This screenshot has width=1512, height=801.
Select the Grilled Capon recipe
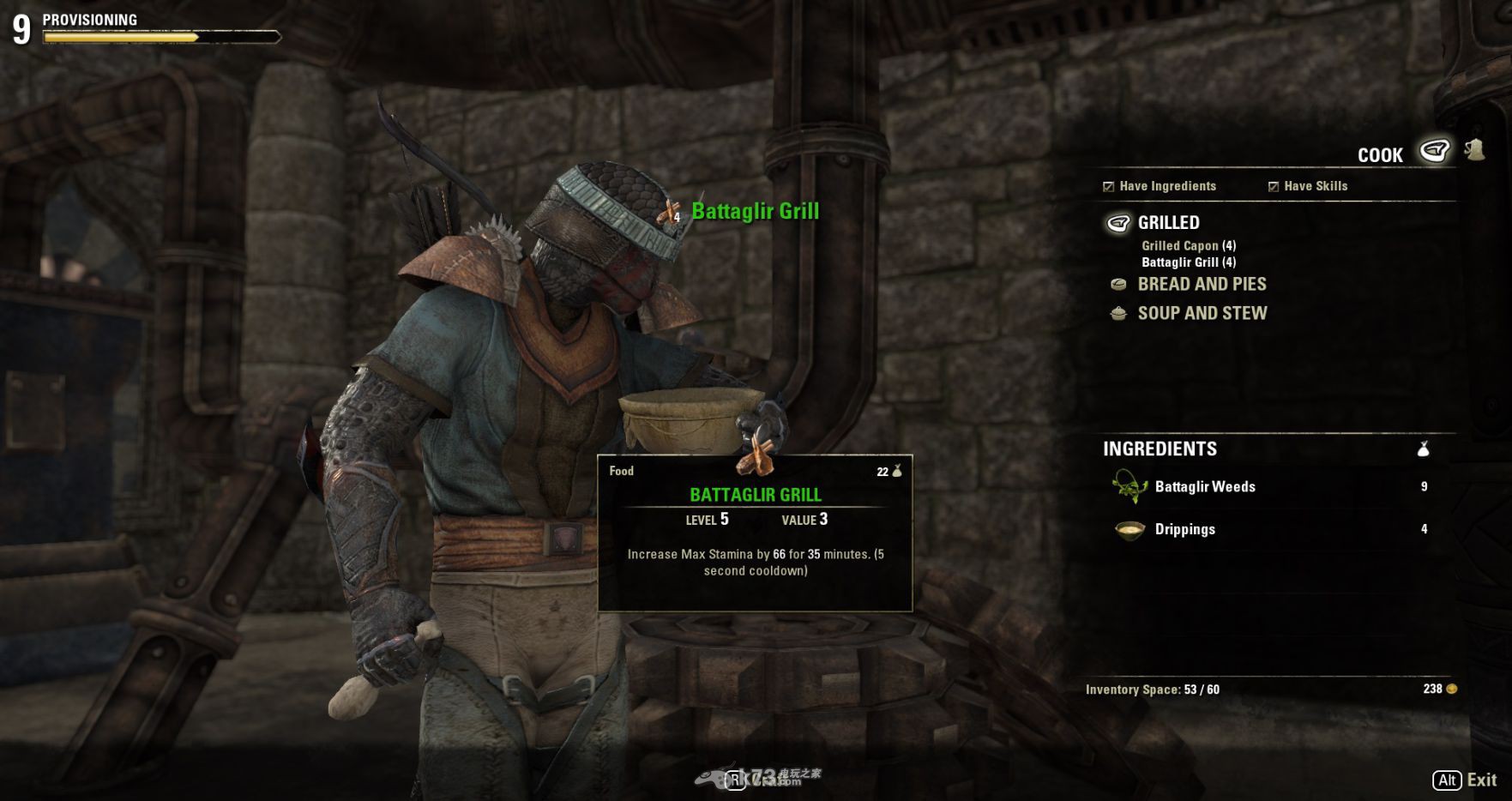[1188, 246]
